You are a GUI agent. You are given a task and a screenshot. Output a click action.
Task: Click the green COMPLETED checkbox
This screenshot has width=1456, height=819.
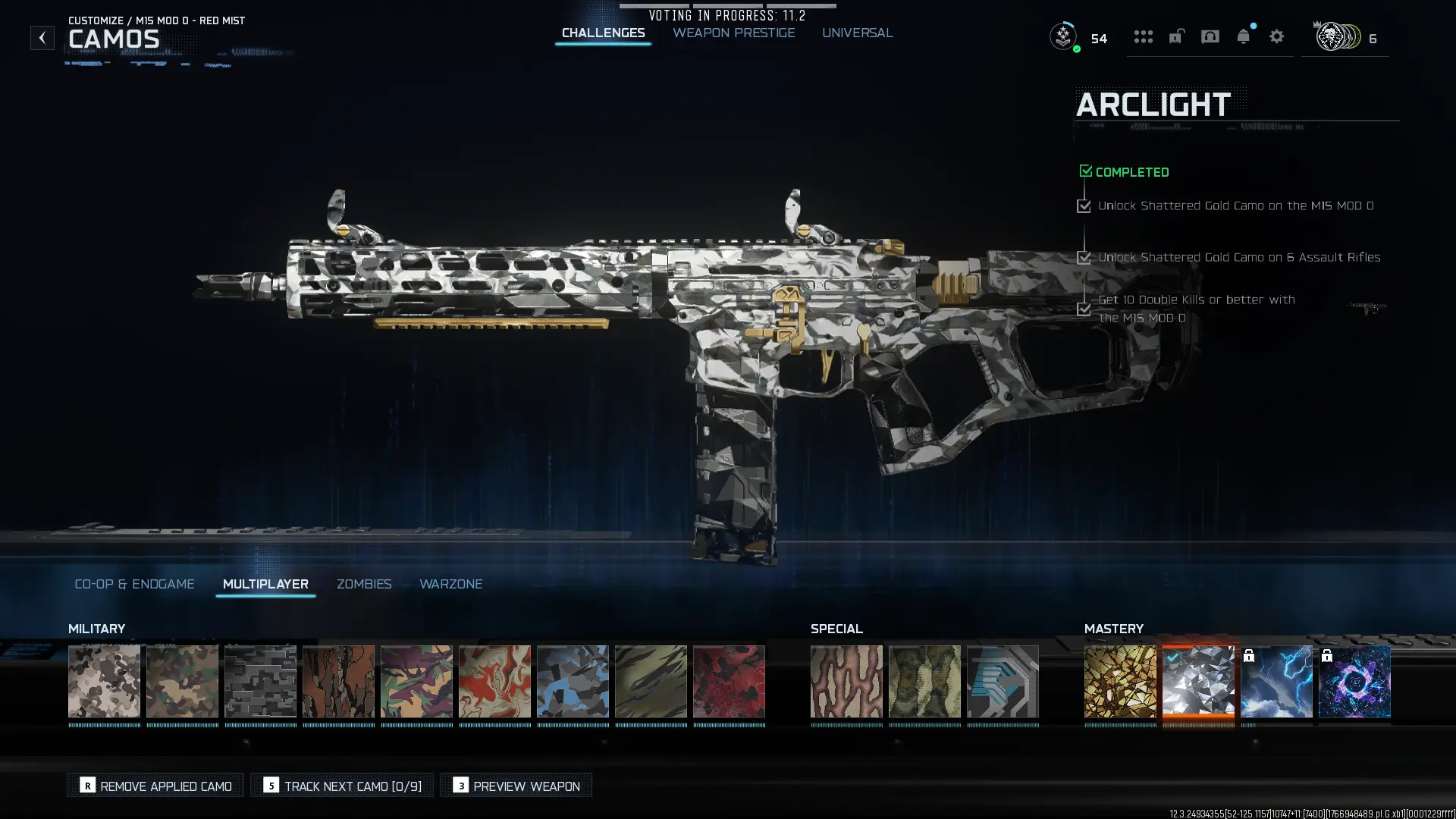tap(1085, 170)
